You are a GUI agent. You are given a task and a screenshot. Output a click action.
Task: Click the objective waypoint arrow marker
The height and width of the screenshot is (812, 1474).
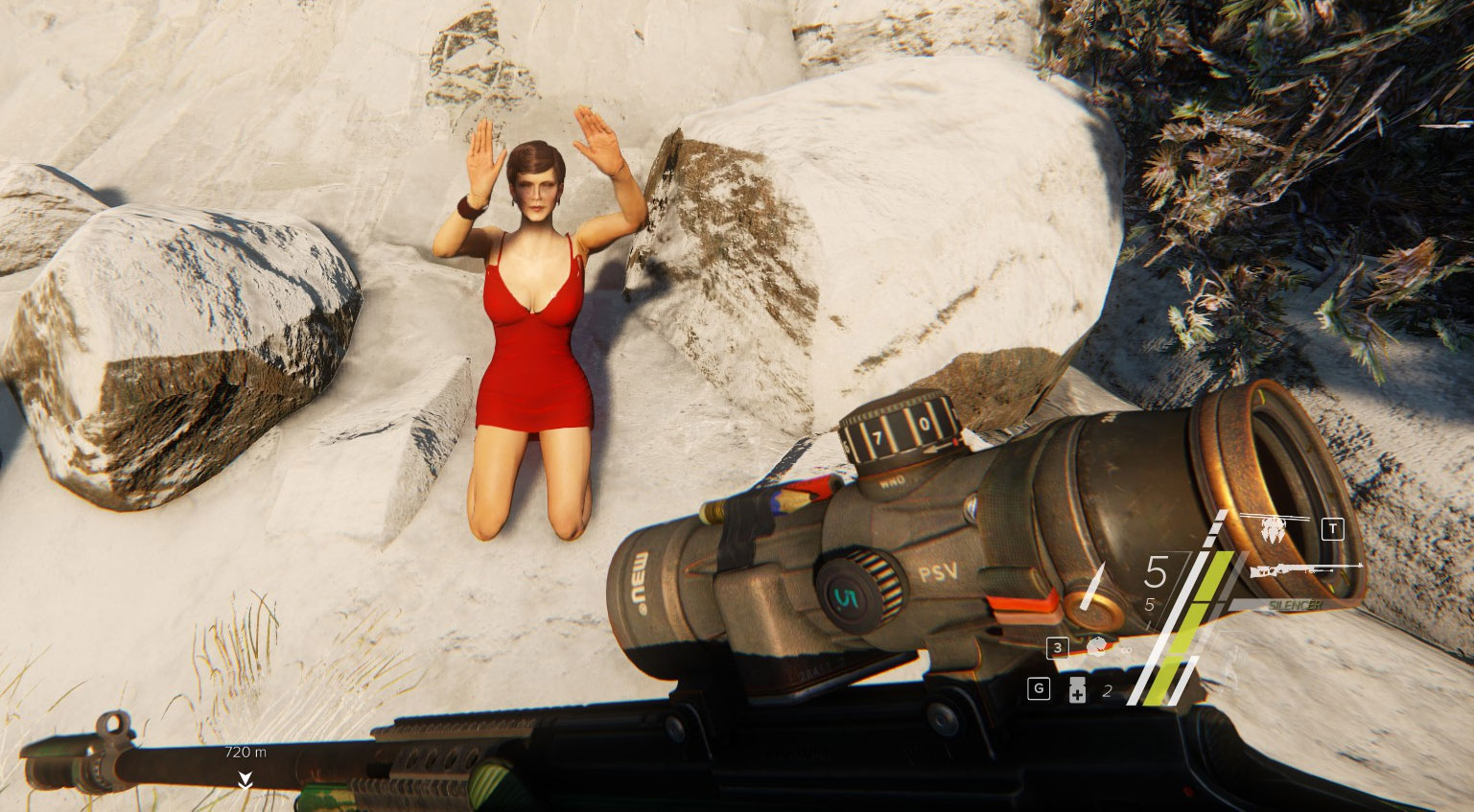point(246,778)
